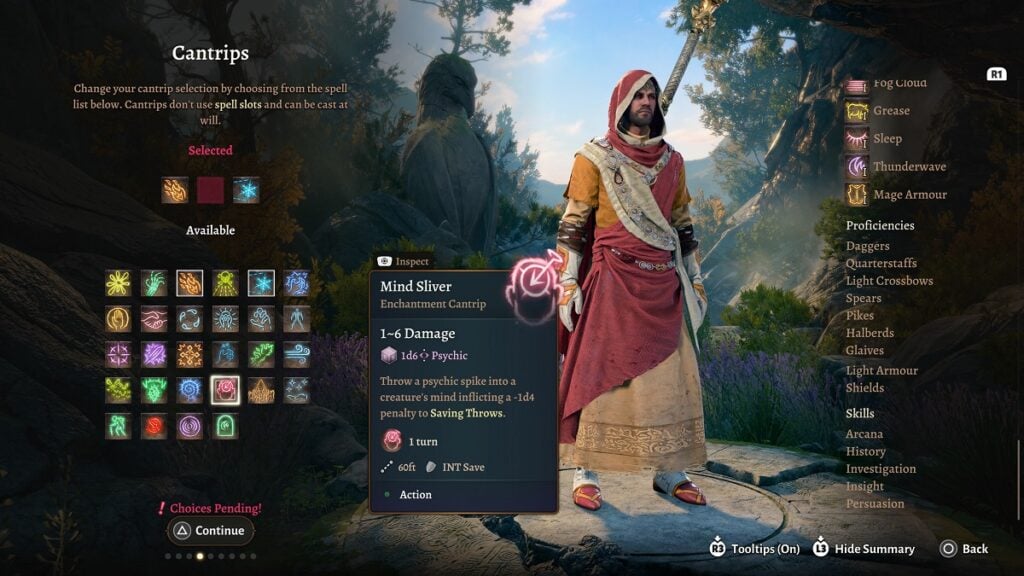The width and height of the screenshot is (1024, 576).
Task: Inspect the Thunderwave spell in the summary
Action: tap(908, 167)
